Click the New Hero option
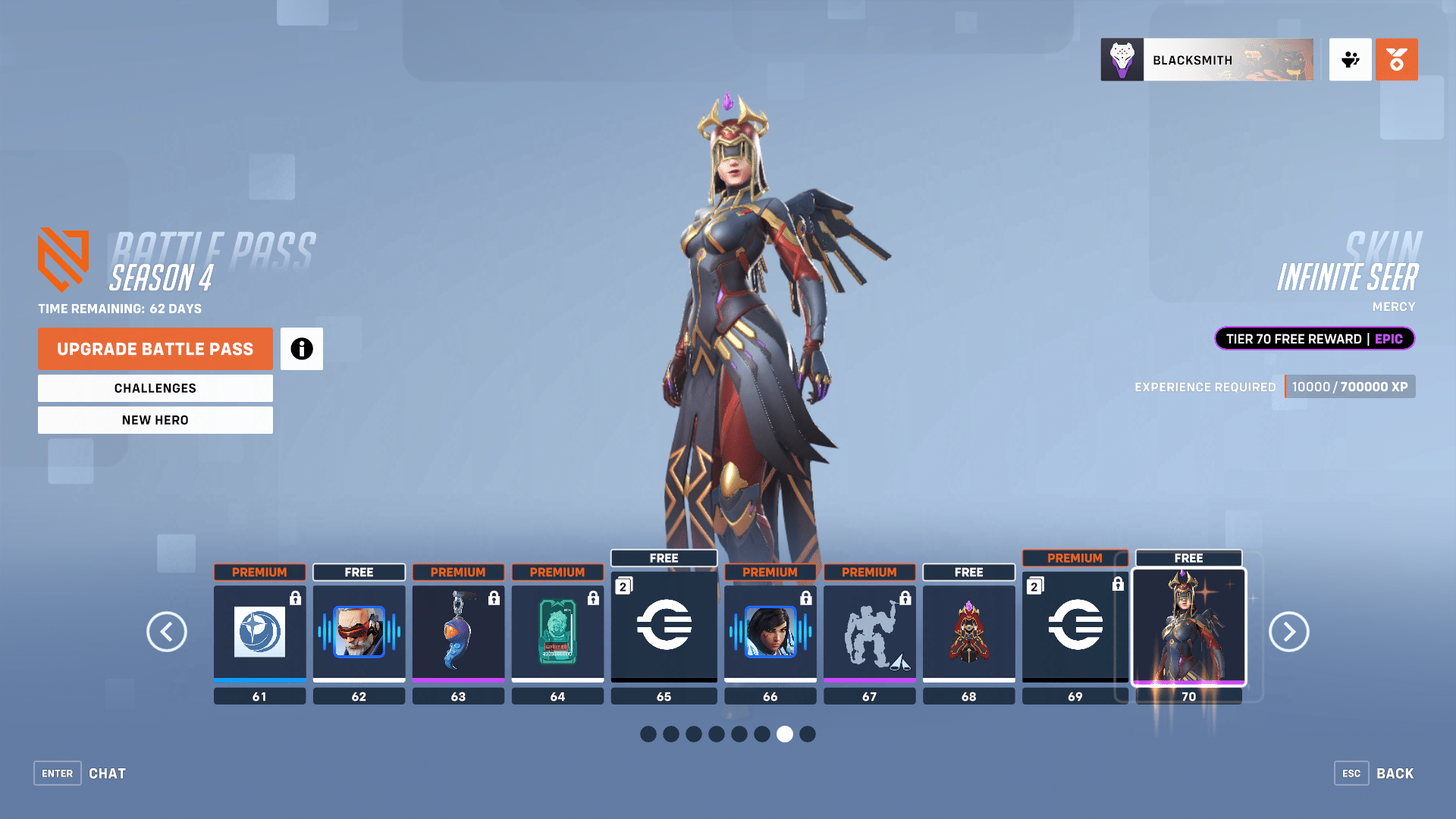The width and height of the screenshot is (1456, 819). [x=155, y=419]
